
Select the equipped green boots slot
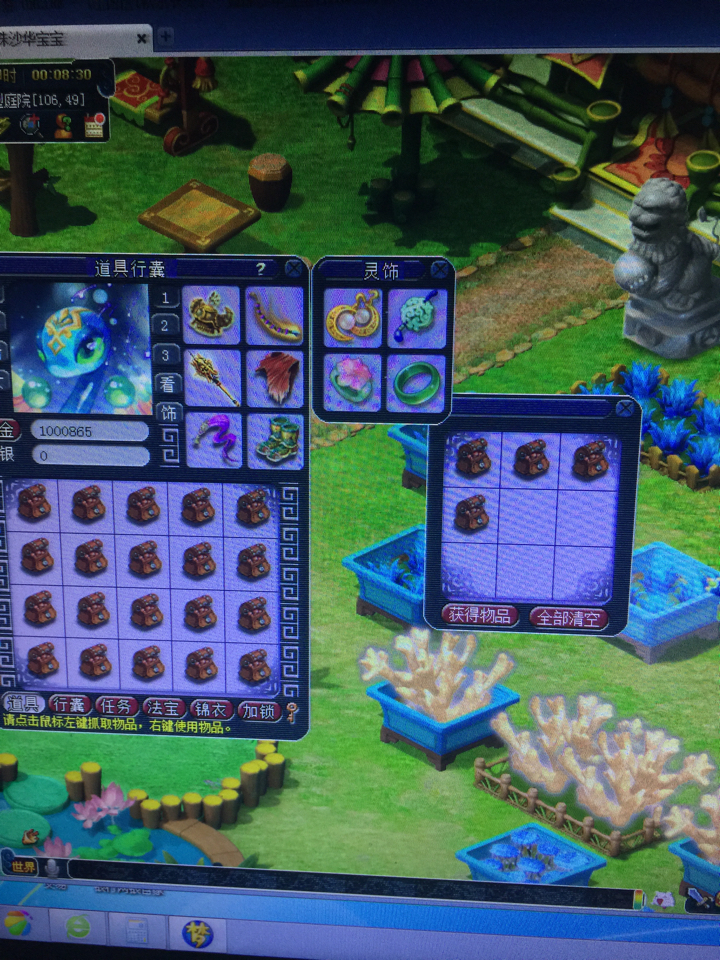[x=274, y=440]
